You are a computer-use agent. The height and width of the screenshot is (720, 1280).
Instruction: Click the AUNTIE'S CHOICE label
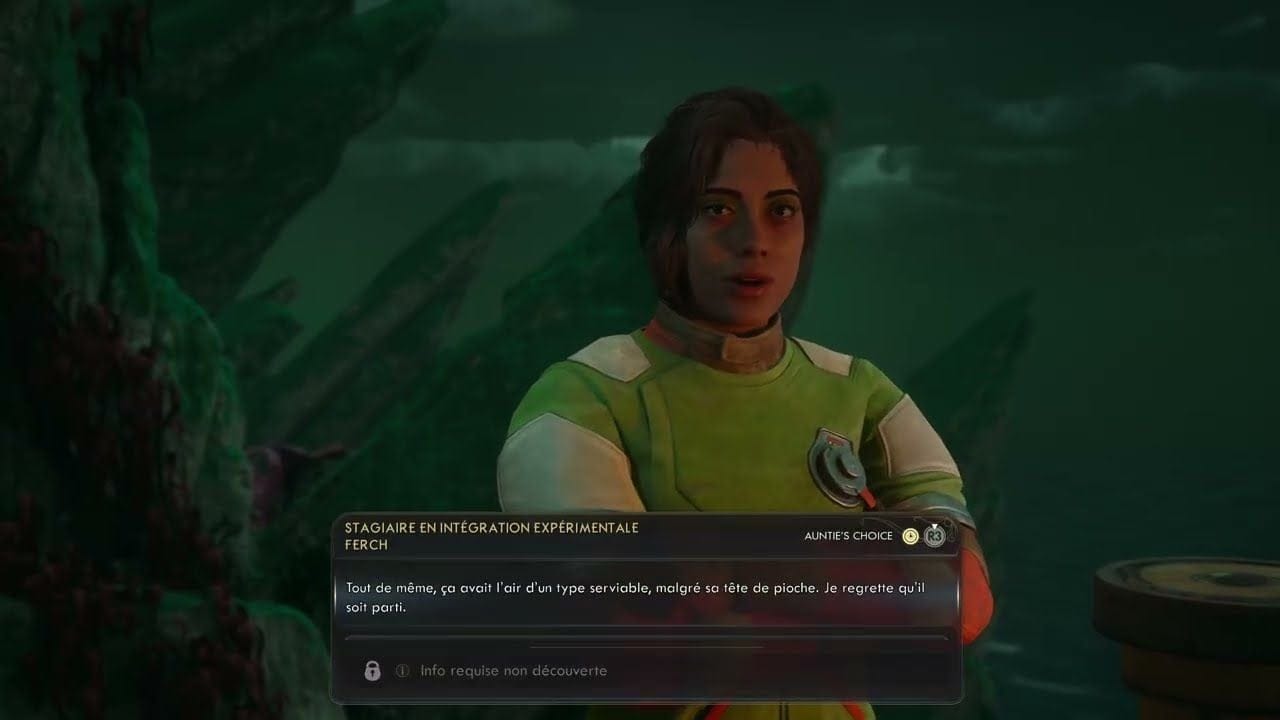coord(845,536)
